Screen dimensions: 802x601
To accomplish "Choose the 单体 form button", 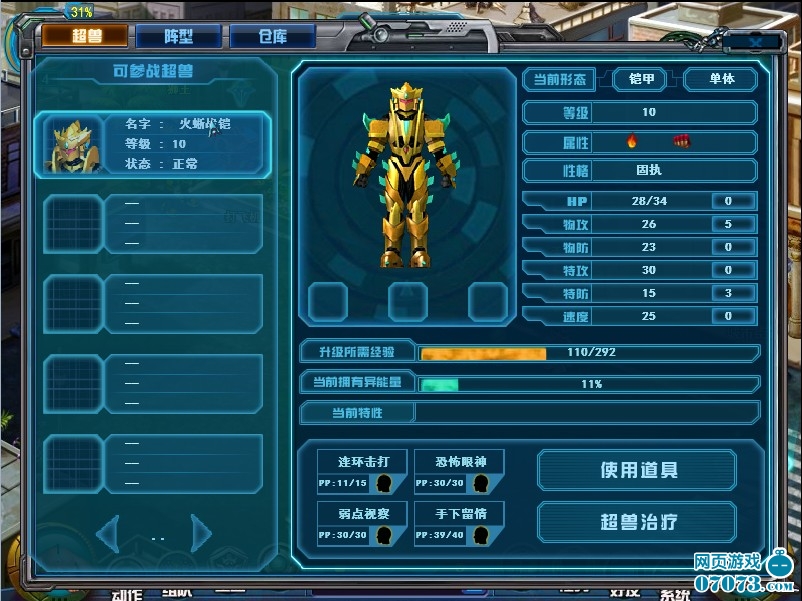I will click(x=721, y=79).
